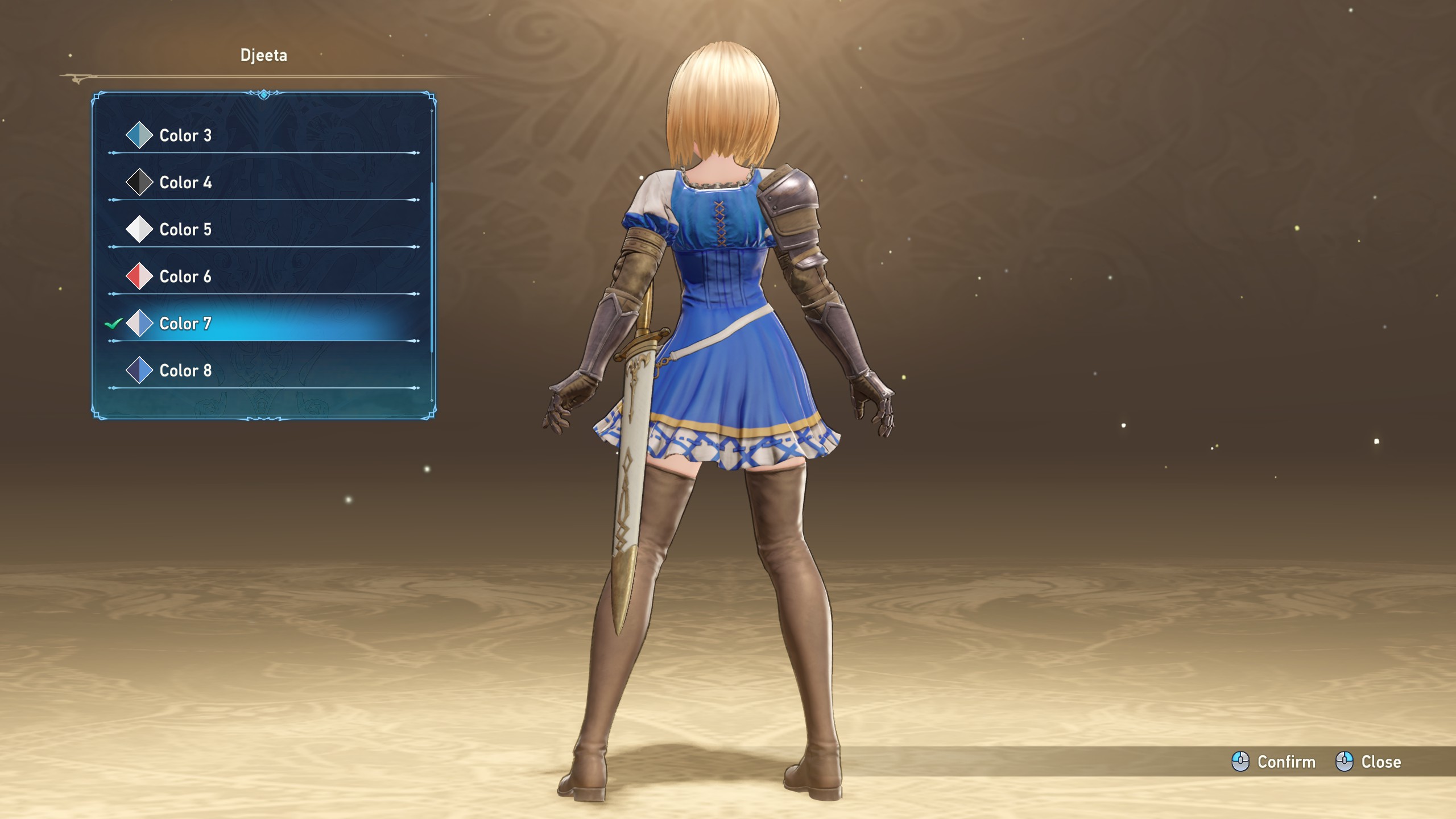Screen dimensions: 1456x819
Task: Switch outfit to Color 8
Action: 185,371
